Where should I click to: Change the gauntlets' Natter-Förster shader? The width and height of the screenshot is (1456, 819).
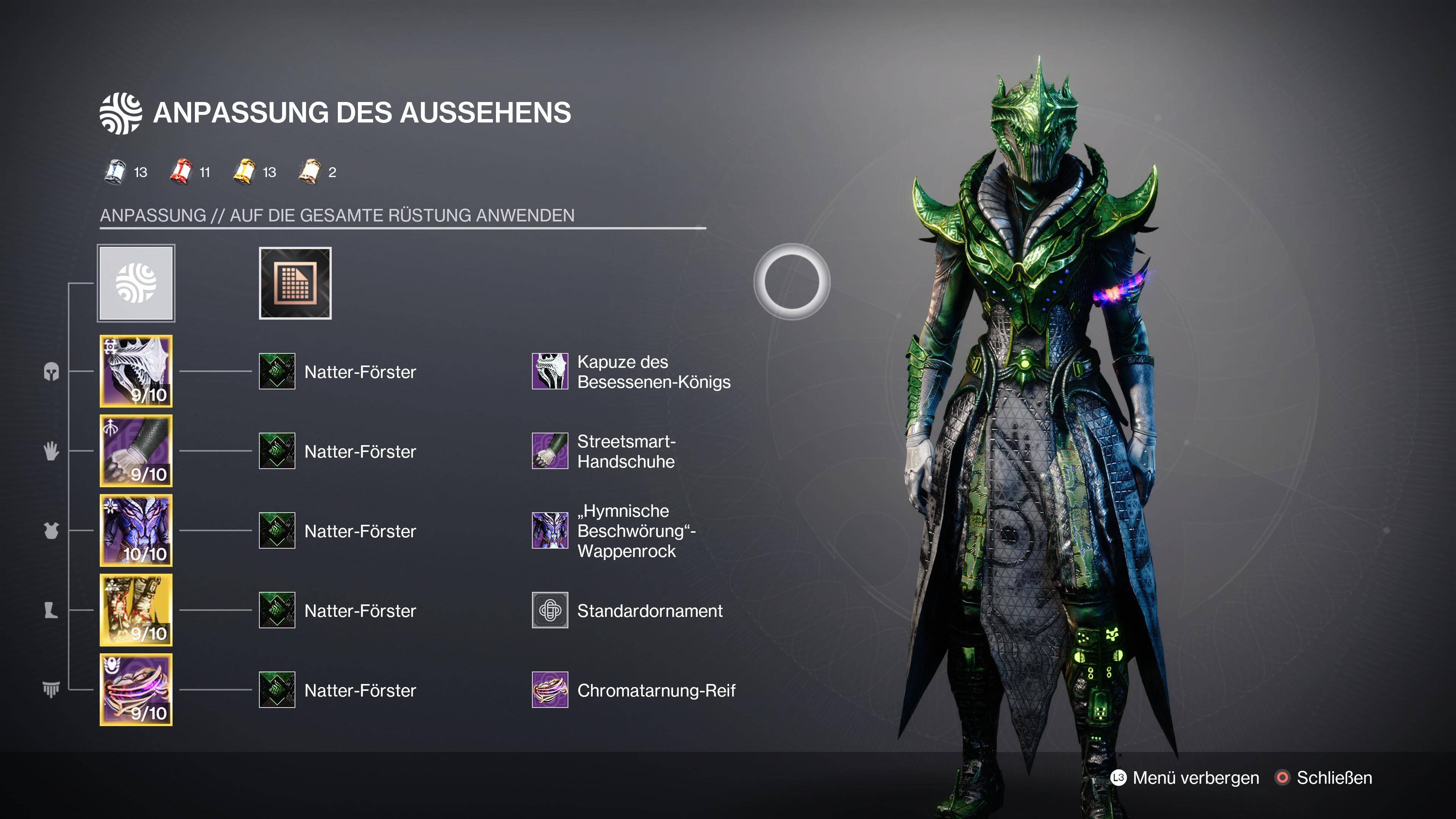[277, 451]
